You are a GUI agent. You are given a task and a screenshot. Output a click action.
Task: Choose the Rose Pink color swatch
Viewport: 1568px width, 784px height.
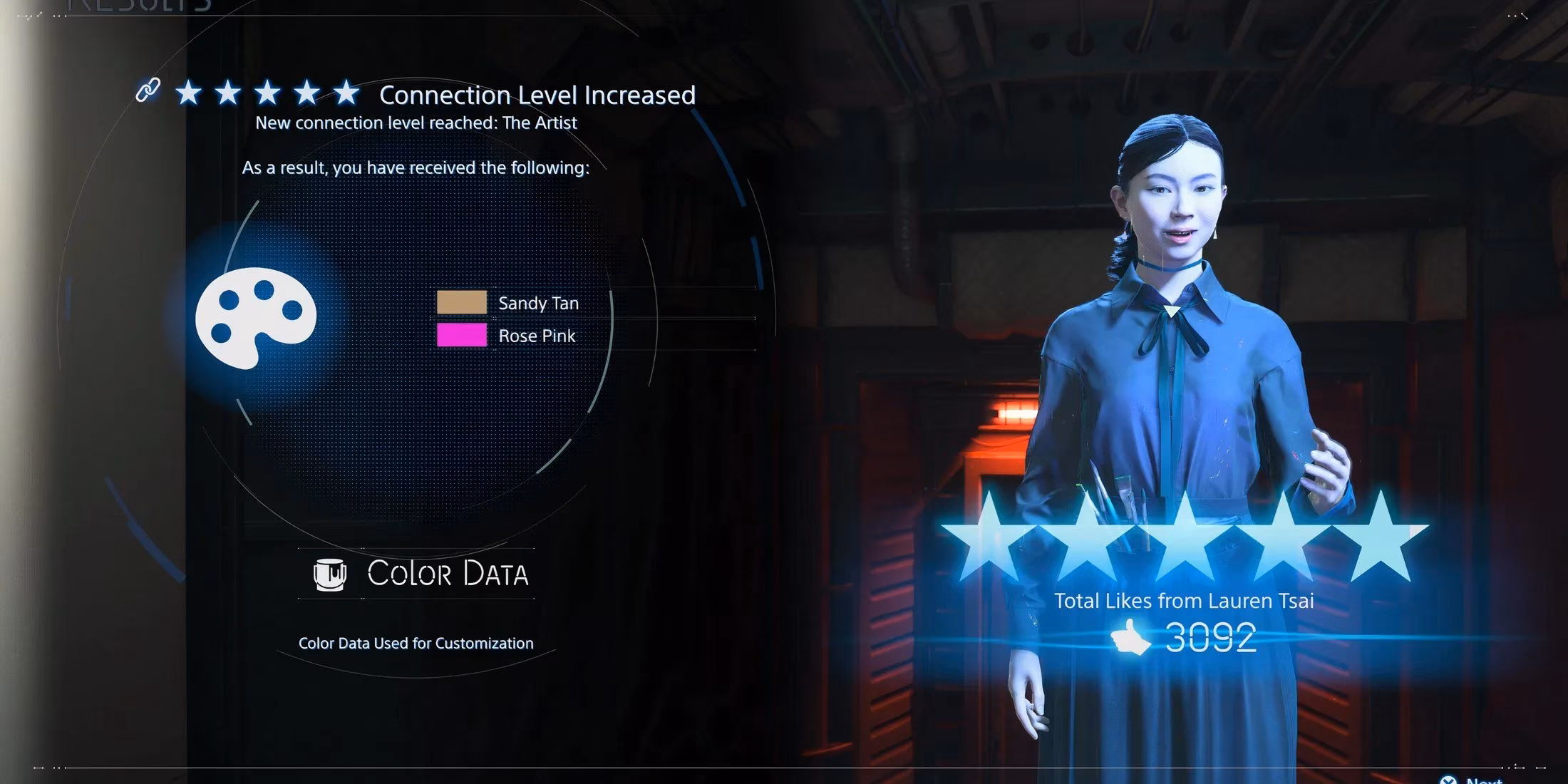coord(462,335)
